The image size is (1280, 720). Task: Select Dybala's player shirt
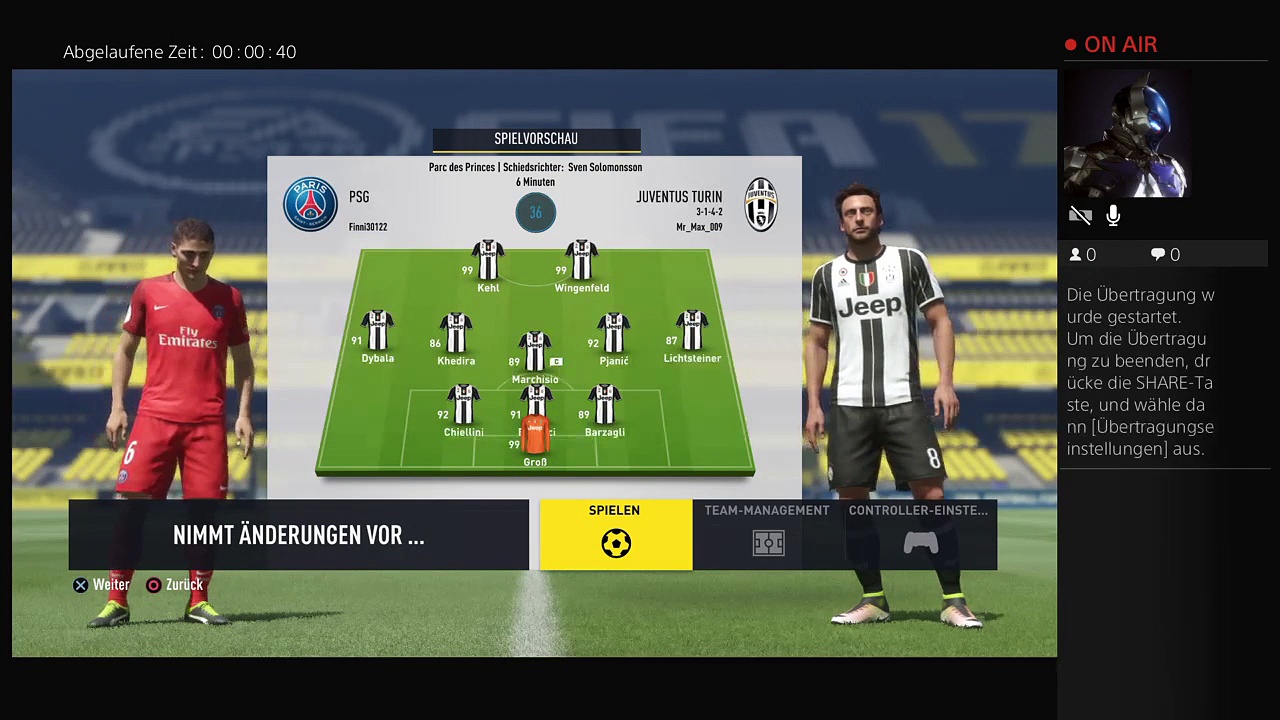(x=378, y=332)
